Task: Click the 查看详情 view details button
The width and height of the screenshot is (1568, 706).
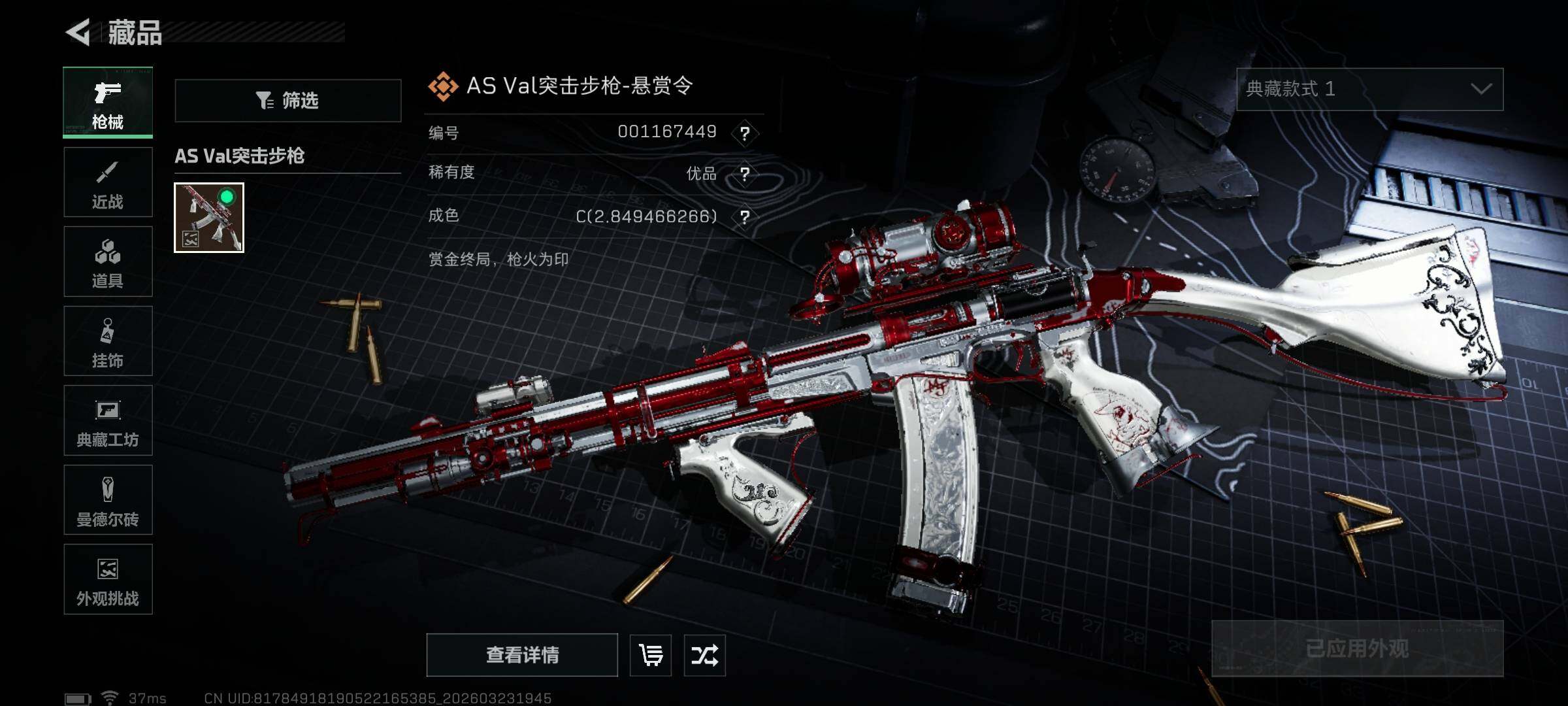Action: tap(522, 655)
